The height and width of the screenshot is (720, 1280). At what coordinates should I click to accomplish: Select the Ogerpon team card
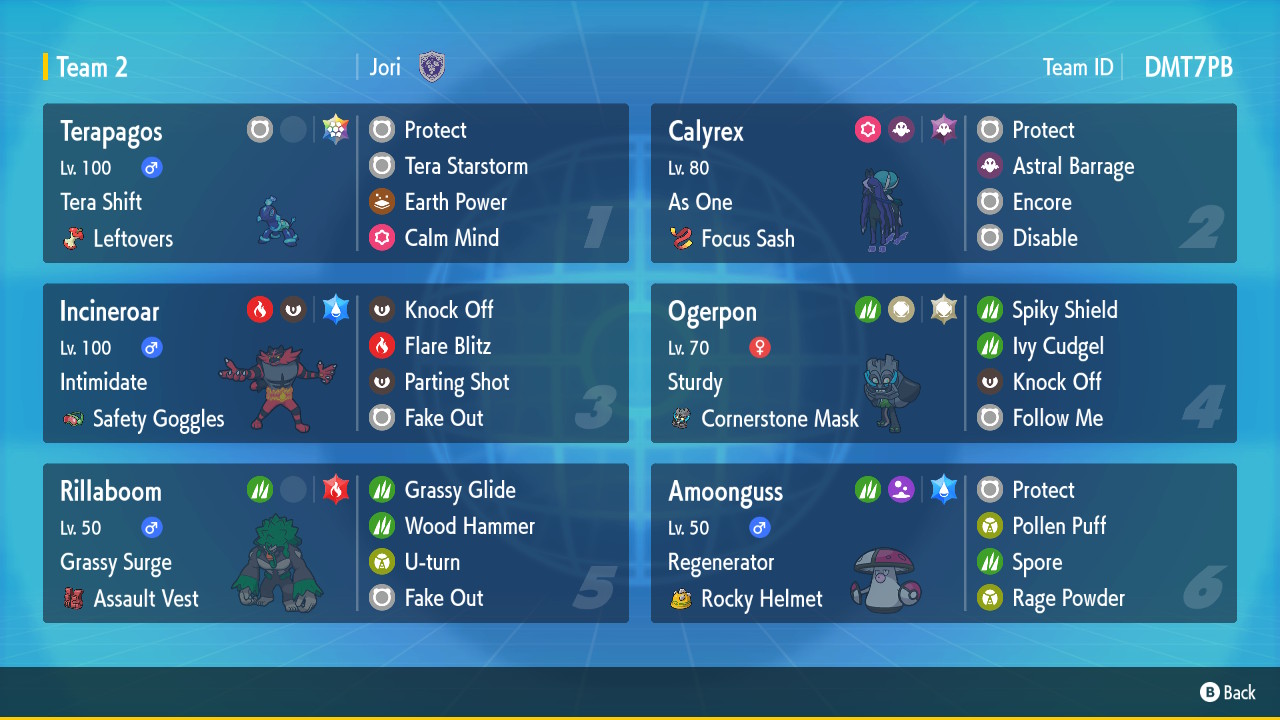click(943, 363)
